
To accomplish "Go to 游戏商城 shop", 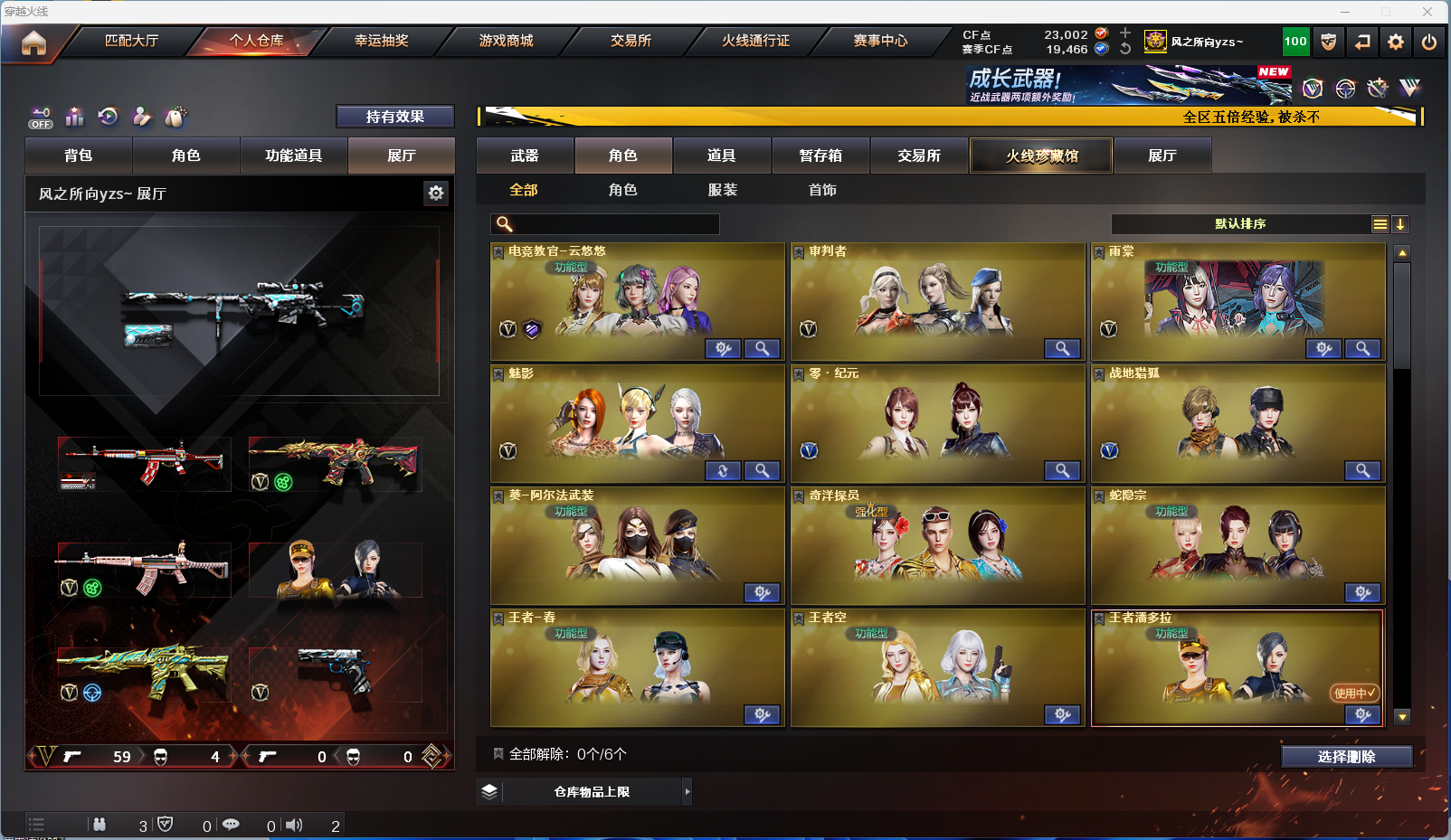I will [x=506, y=41].
